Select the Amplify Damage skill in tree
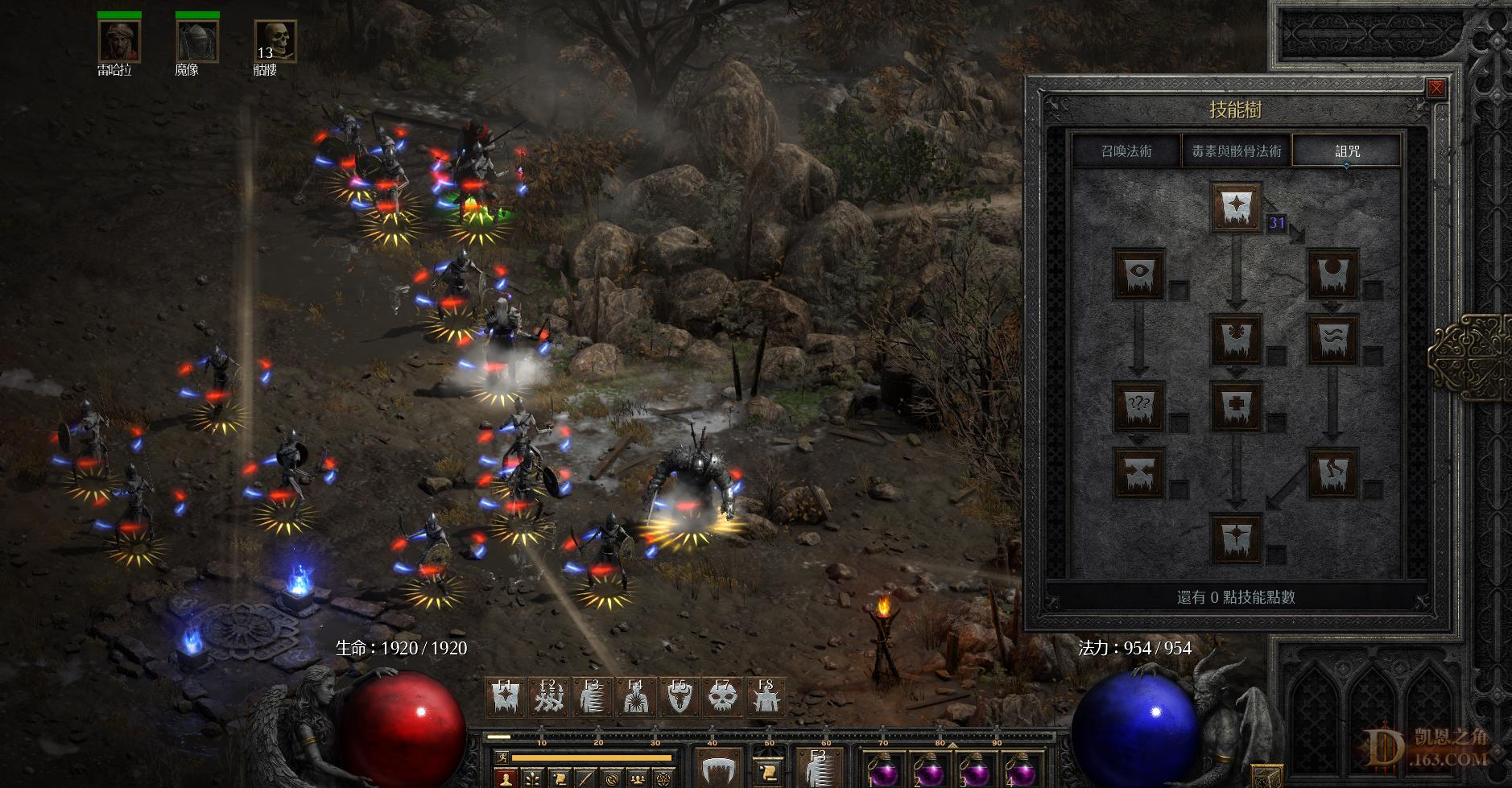 coord(1236,207)
